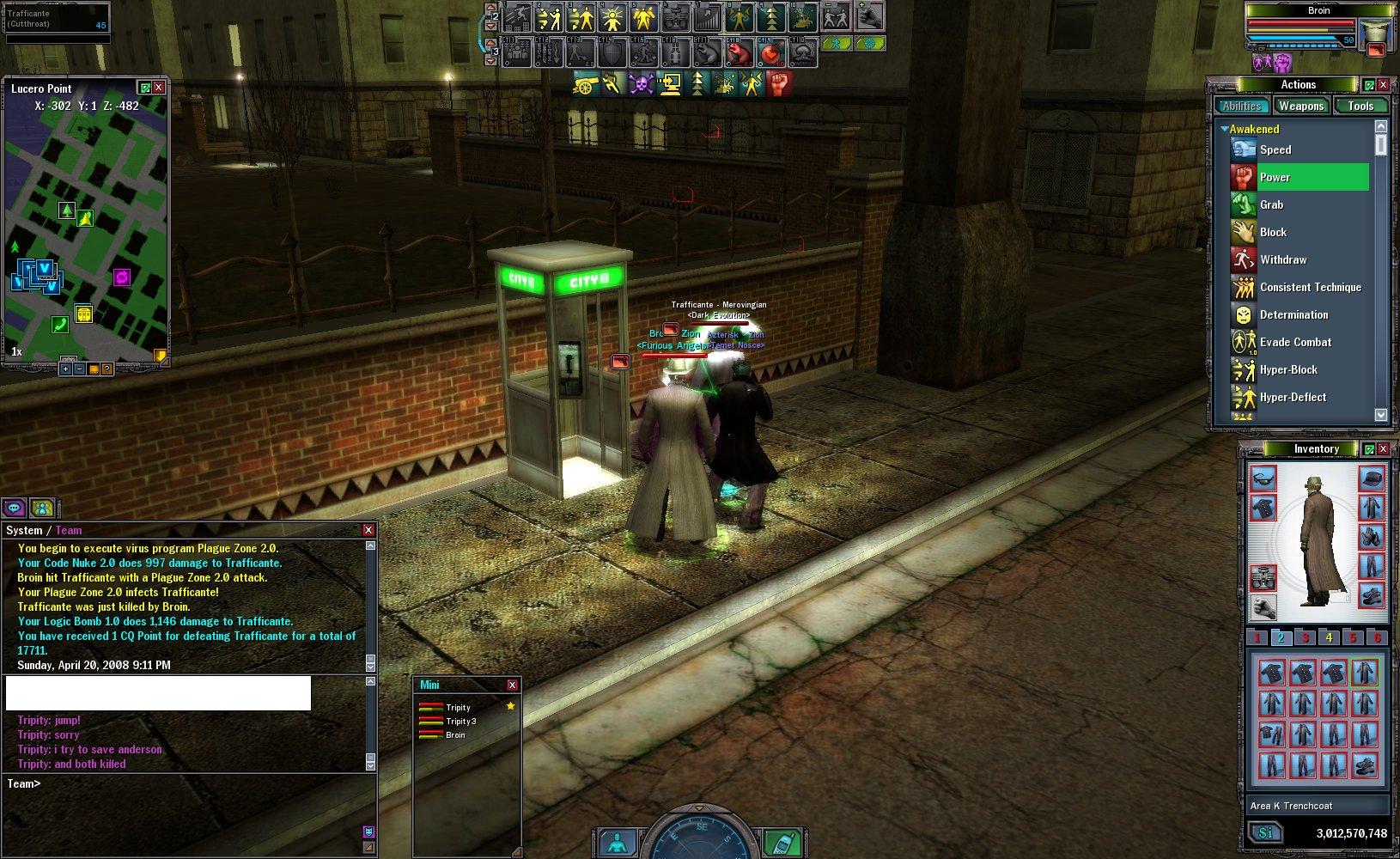Image resolution: width=1400 pixels, height=859 pixels.
Task: Select the Hyper-Deflect ability
Action: (x=1293, y=397)
